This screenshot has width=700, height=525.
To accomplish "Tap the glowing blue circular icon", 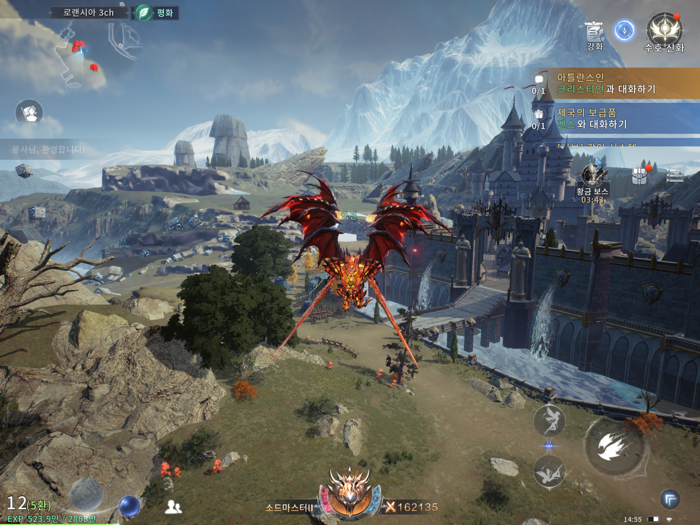I will click(625, 31).
